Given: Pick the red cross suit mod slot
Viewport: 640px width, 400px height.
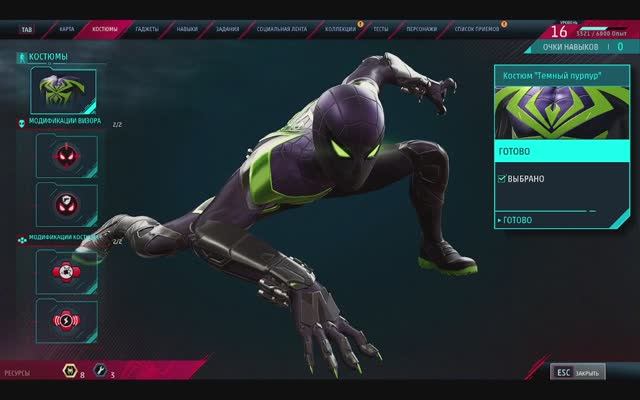Looking at the screenshot, I should pyautogui.click(x=66, y=271).
